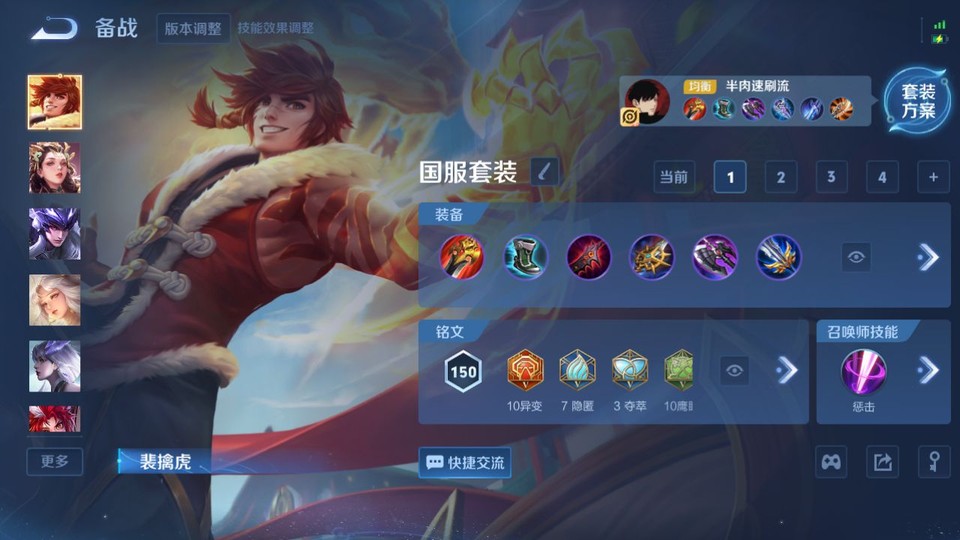960x540 pixels.
Task: Click the share icon button
Action: pyautogui.click(x=882, y=462)
